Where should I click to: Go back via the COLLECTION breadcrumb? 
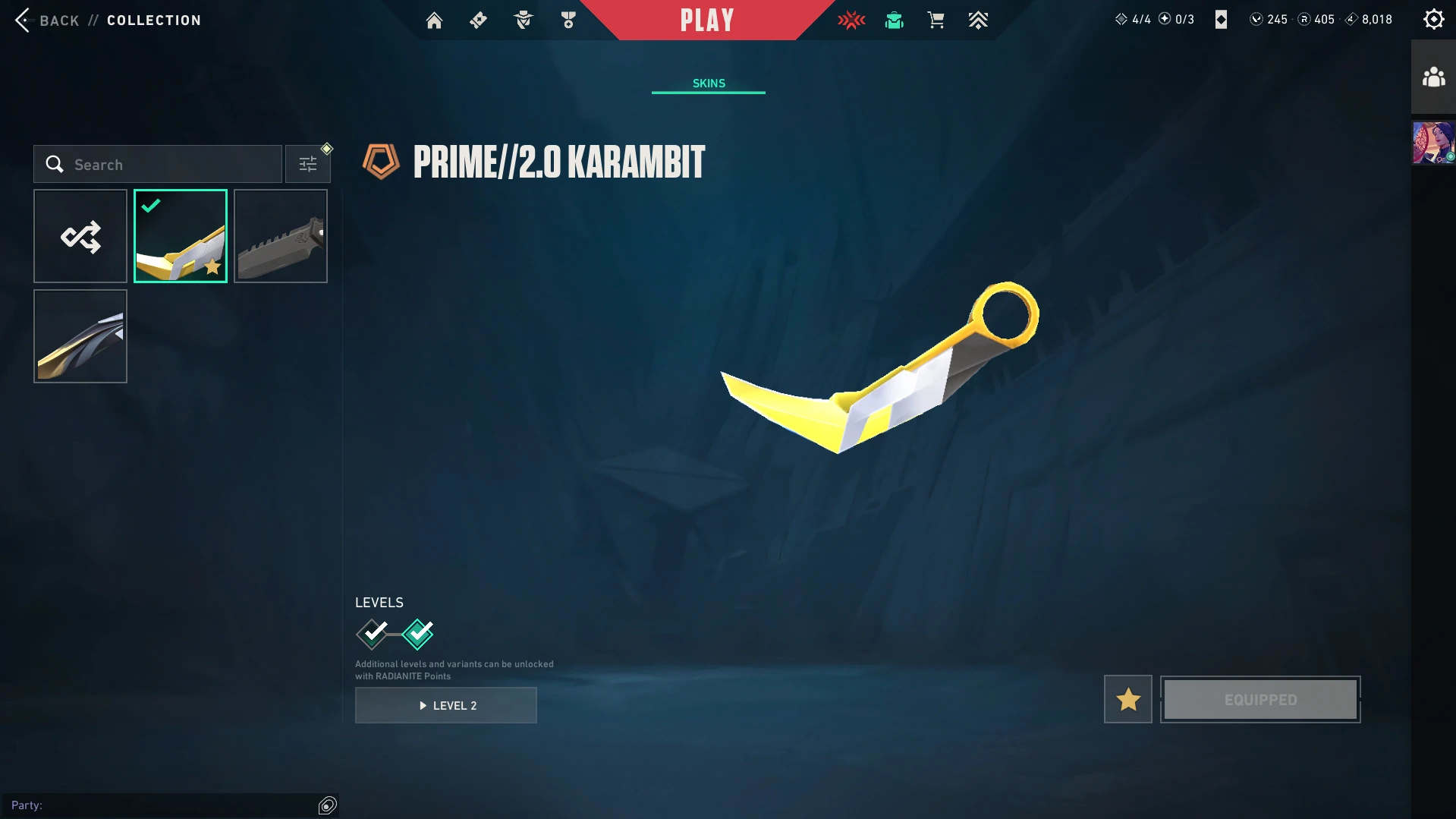[153, 20]
